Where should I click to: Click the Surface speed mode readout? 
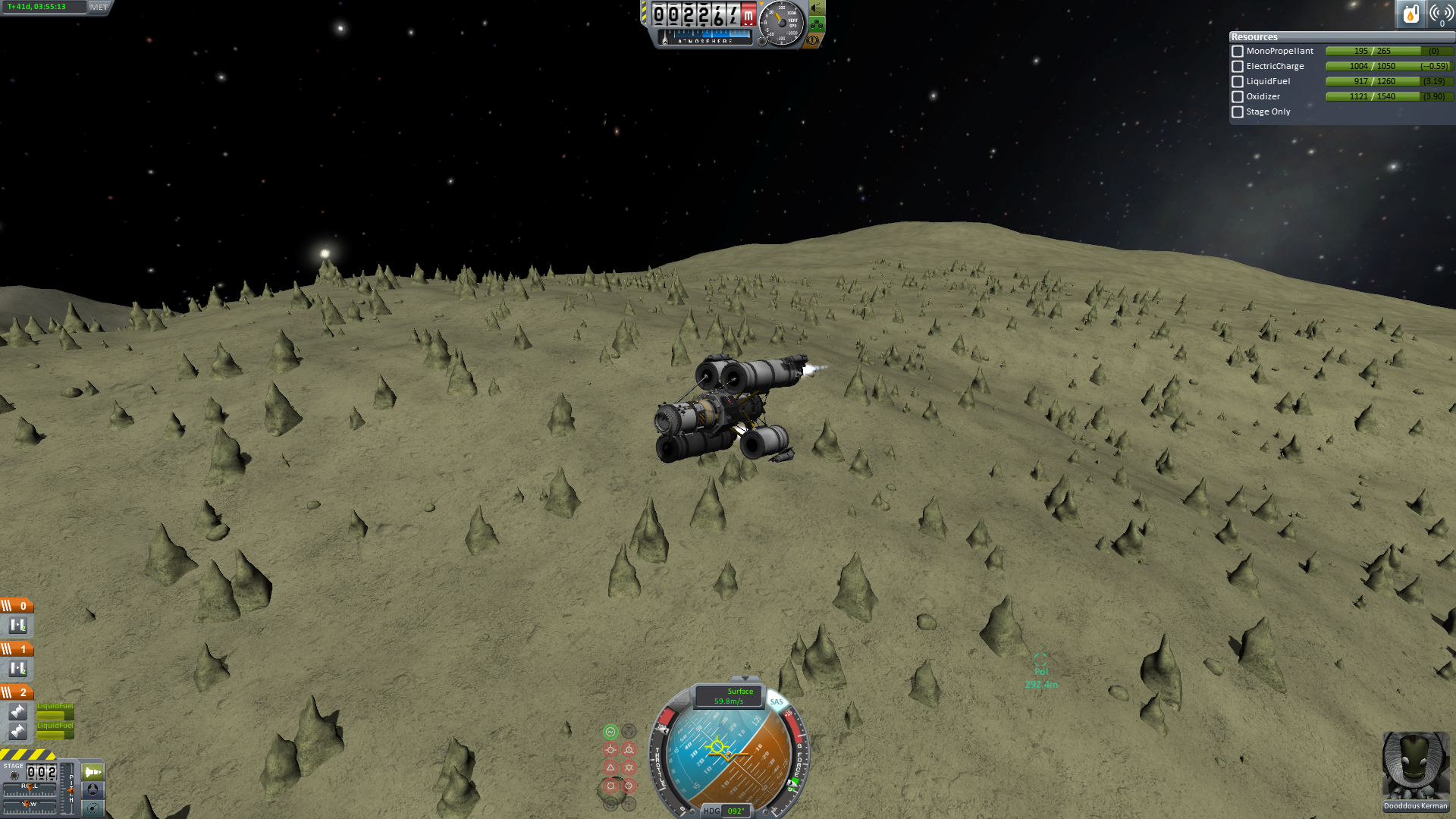coord(729,696)
